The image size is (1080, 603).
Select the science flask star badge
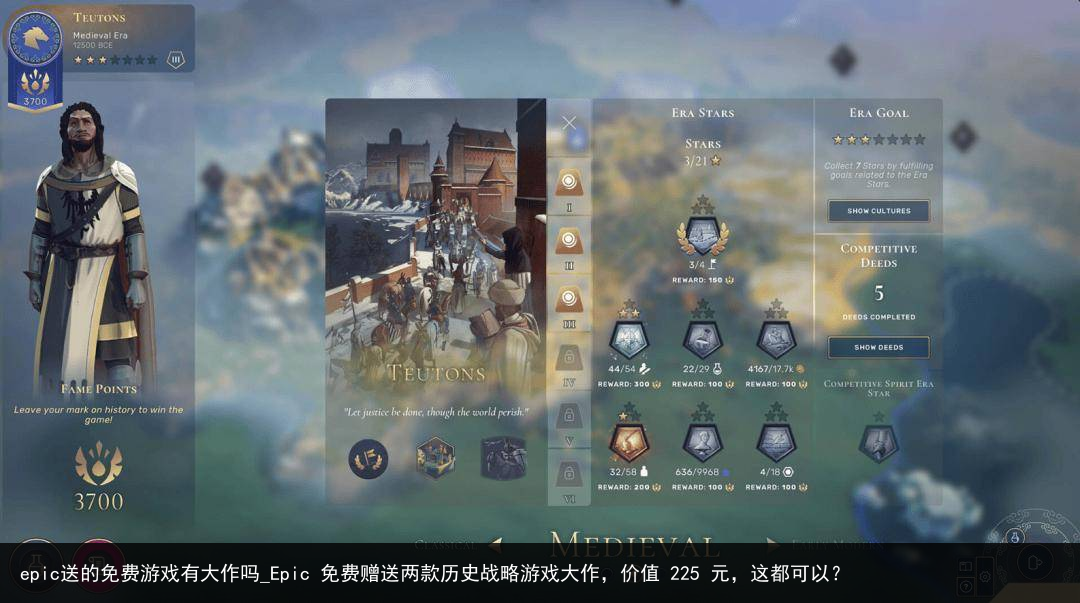pos(702,340)
